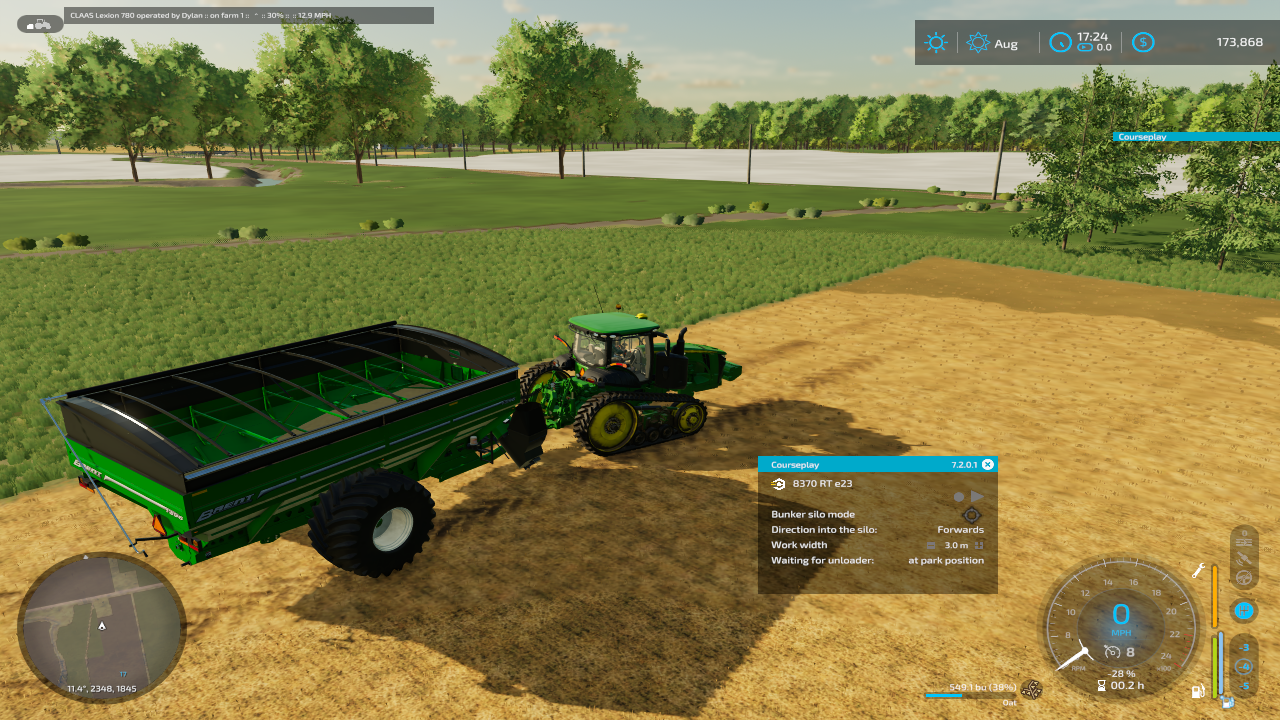The height and width of the screenshot is (720, 1280).
Task: Click the 8370 RT e23 vehicle icon
Action: pos(779,484)
